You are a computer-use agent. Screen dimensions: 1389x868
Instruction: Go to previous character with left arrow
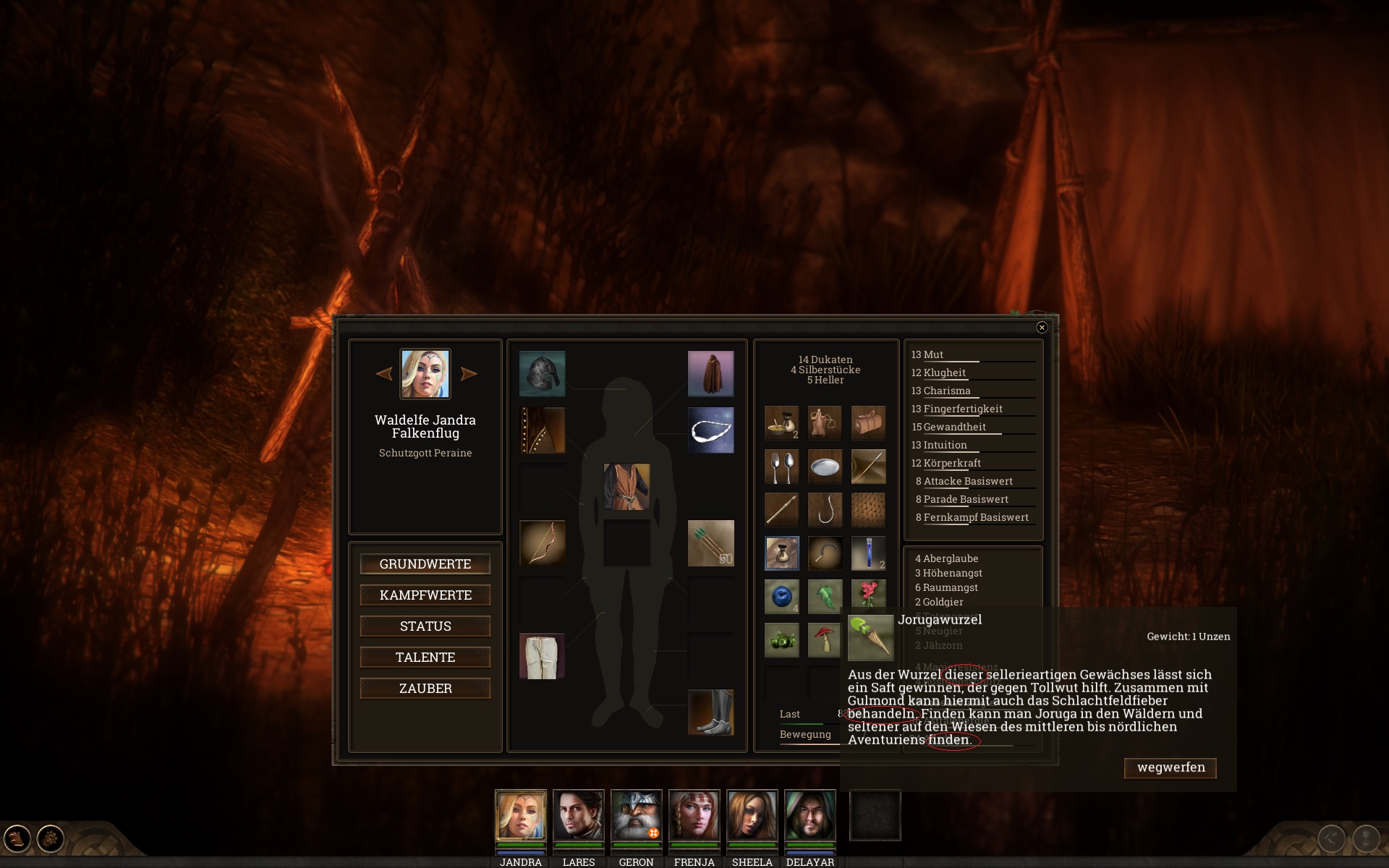(384, 374)
